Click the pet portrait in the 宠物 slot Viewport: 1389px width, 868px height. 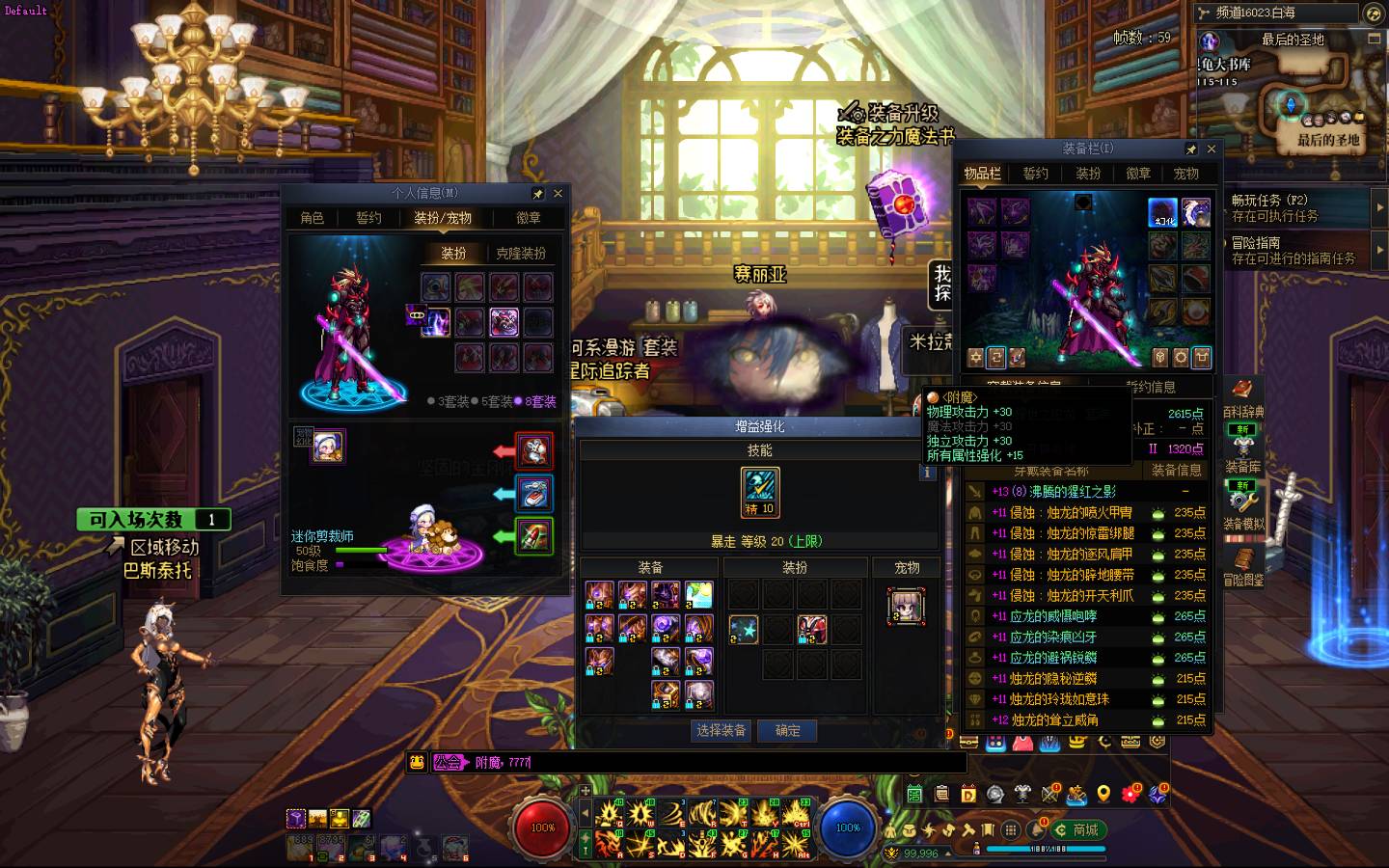[906, 606]
